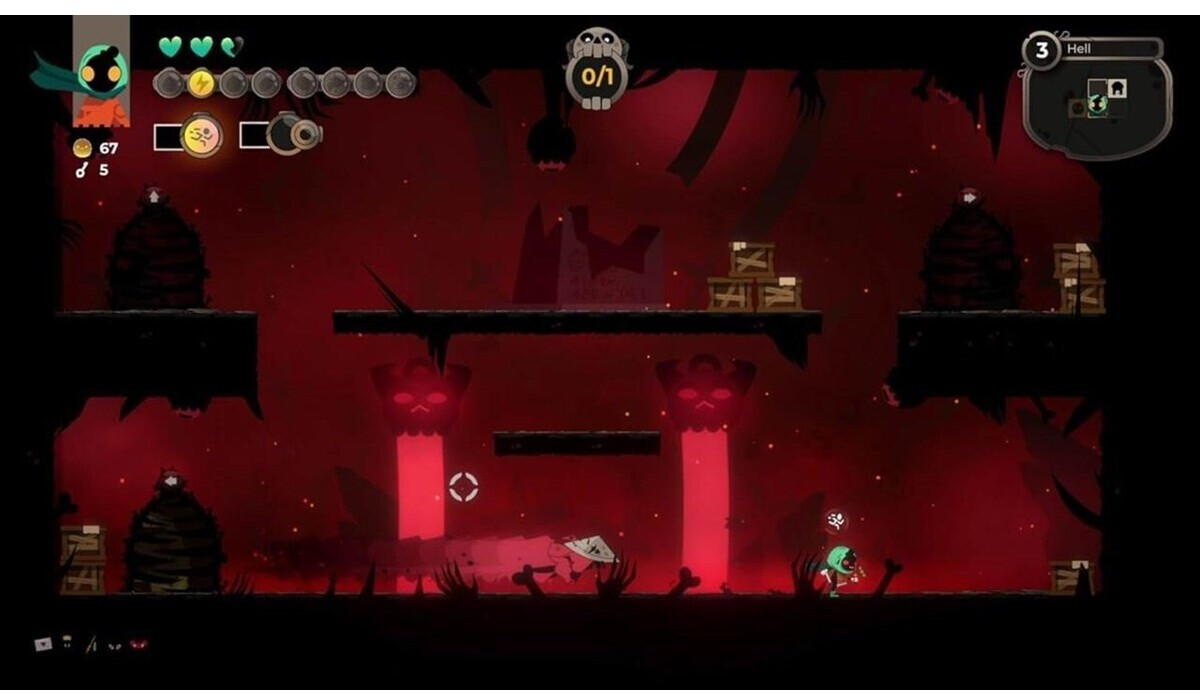The height and width of the screenshot is (696, 1200).
Task: Click the glowing red eyes item icon
Action: (x=138, y=645)
